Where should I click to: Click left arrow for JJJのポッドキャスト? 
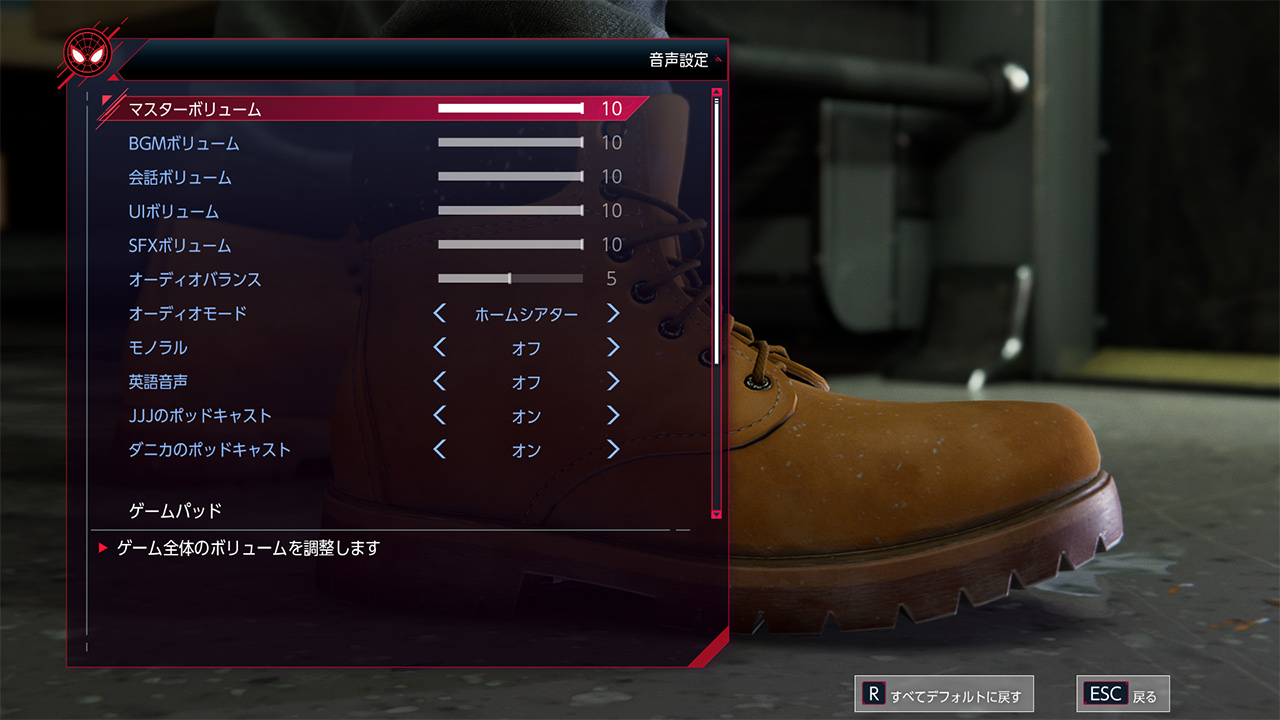click(x=440, y=416)
